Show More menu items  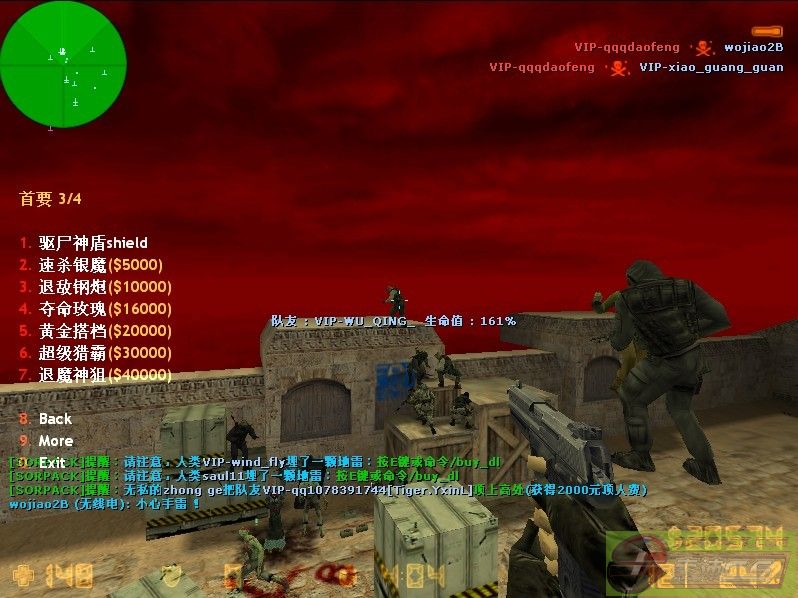coord(55,441)
